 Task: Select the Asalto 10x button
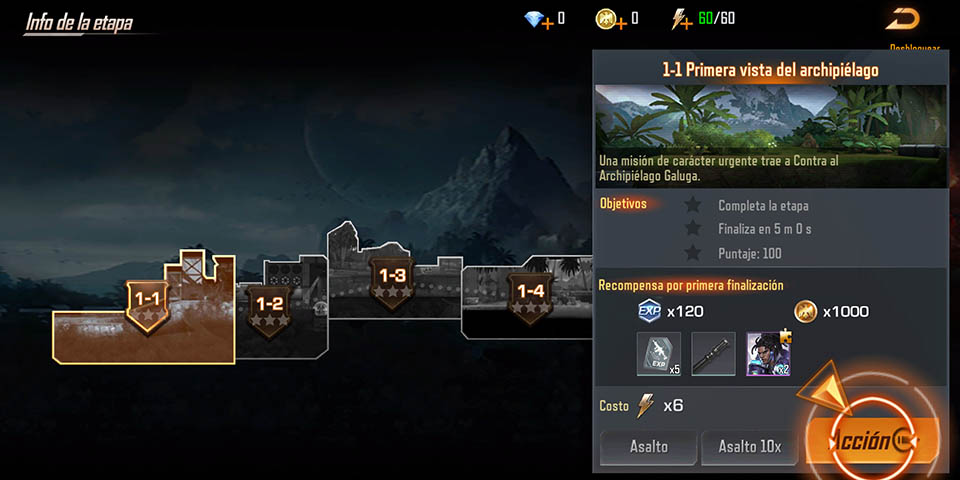[x=749, y=447]
